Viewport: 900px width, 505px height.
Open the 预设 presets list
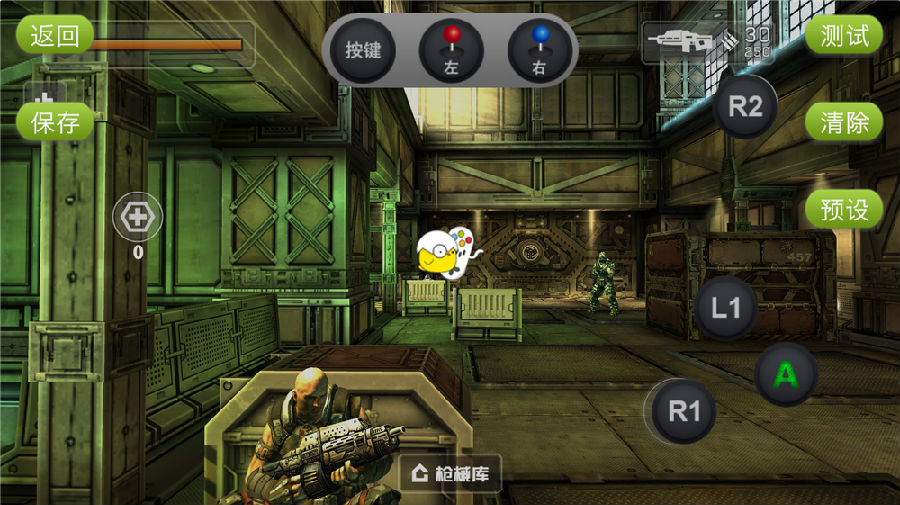tap(844, 210)
